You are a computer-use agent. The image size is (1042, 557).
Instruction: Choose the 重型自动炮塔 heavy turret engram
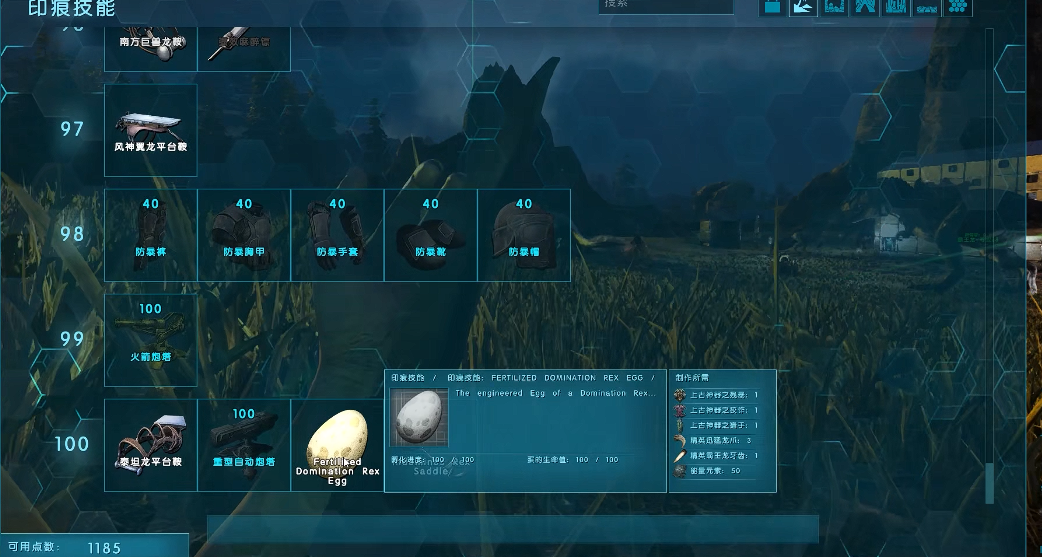click(244, 444)
